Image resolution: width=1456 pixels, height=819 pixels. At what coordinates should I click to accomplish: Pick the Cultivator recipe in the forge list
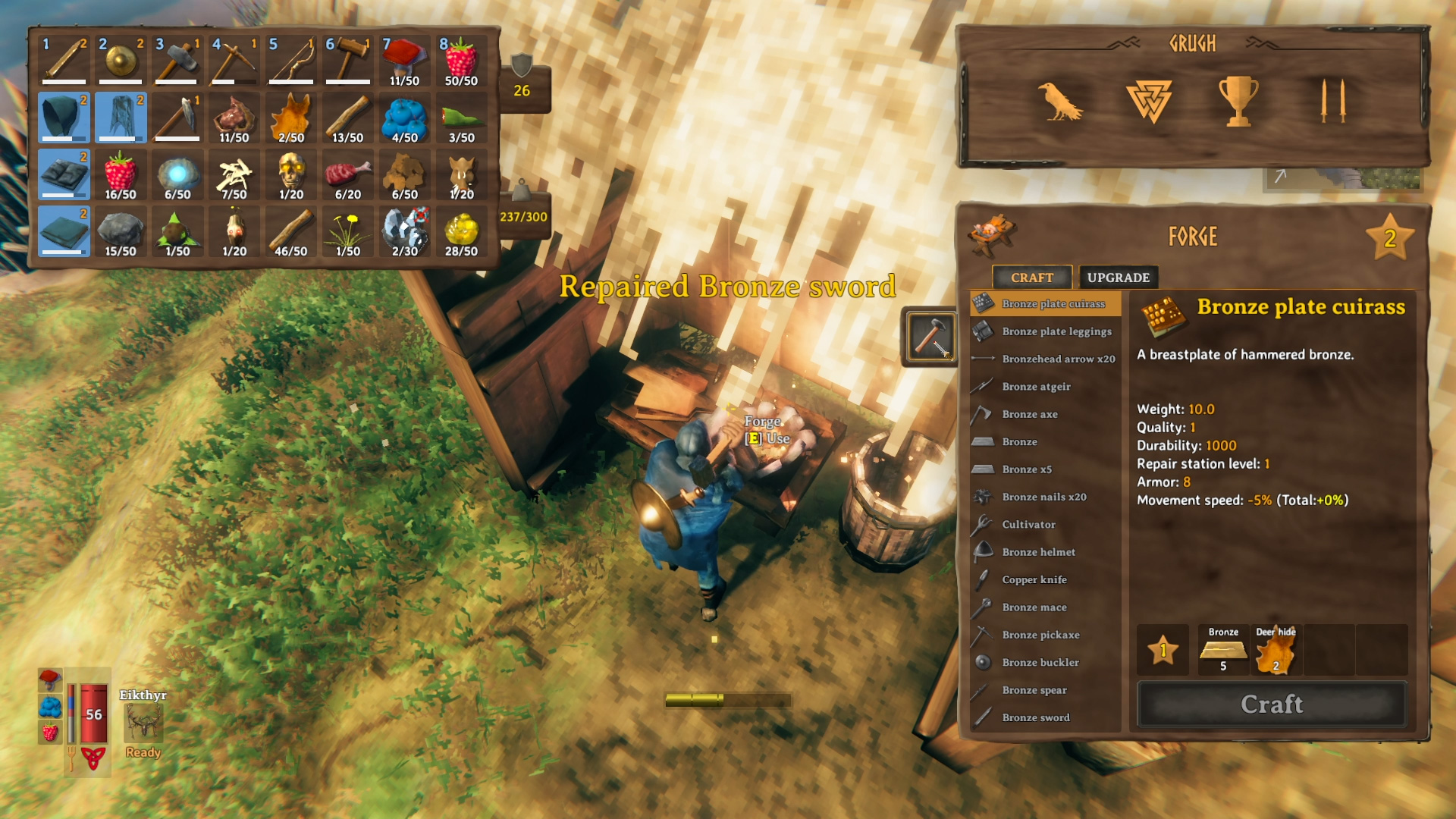1028,524
